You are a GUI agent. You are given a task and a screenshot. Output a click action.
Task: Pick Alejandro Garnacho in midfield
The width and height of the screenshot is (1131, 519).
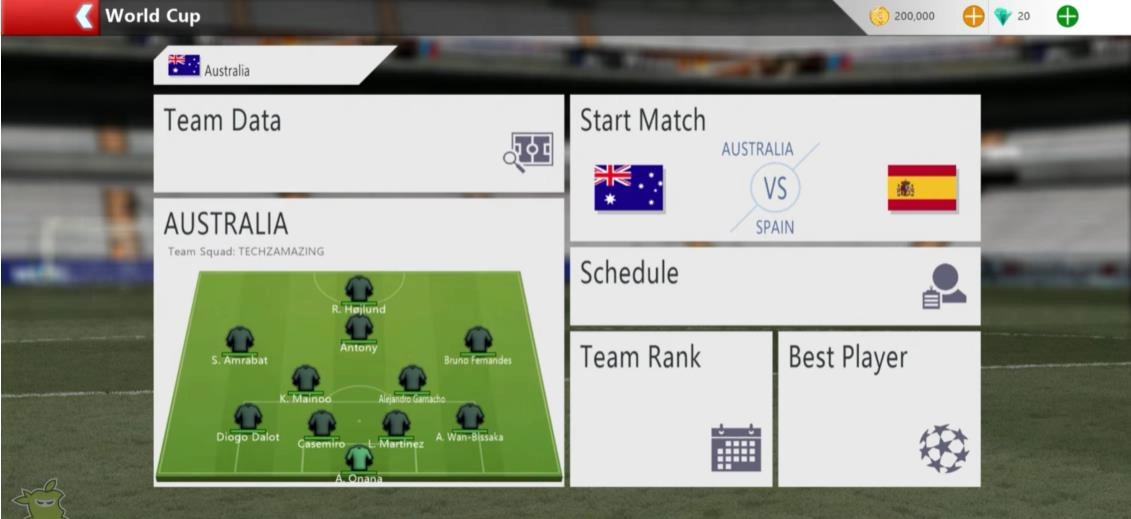click(x=412, y=381)
